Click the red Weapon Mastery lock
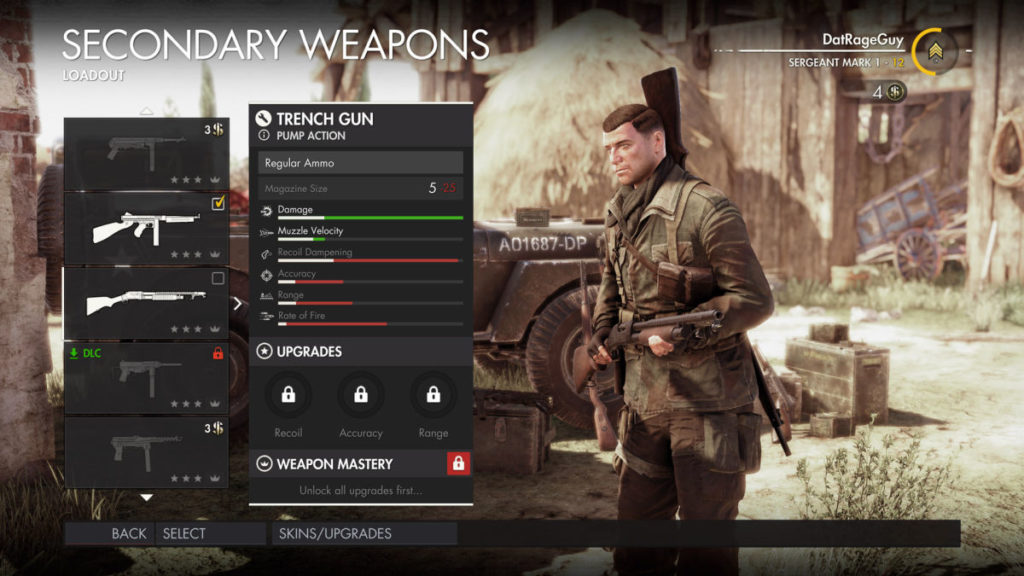The width and height of the screenshot is (1024, 576). [458, 463]
